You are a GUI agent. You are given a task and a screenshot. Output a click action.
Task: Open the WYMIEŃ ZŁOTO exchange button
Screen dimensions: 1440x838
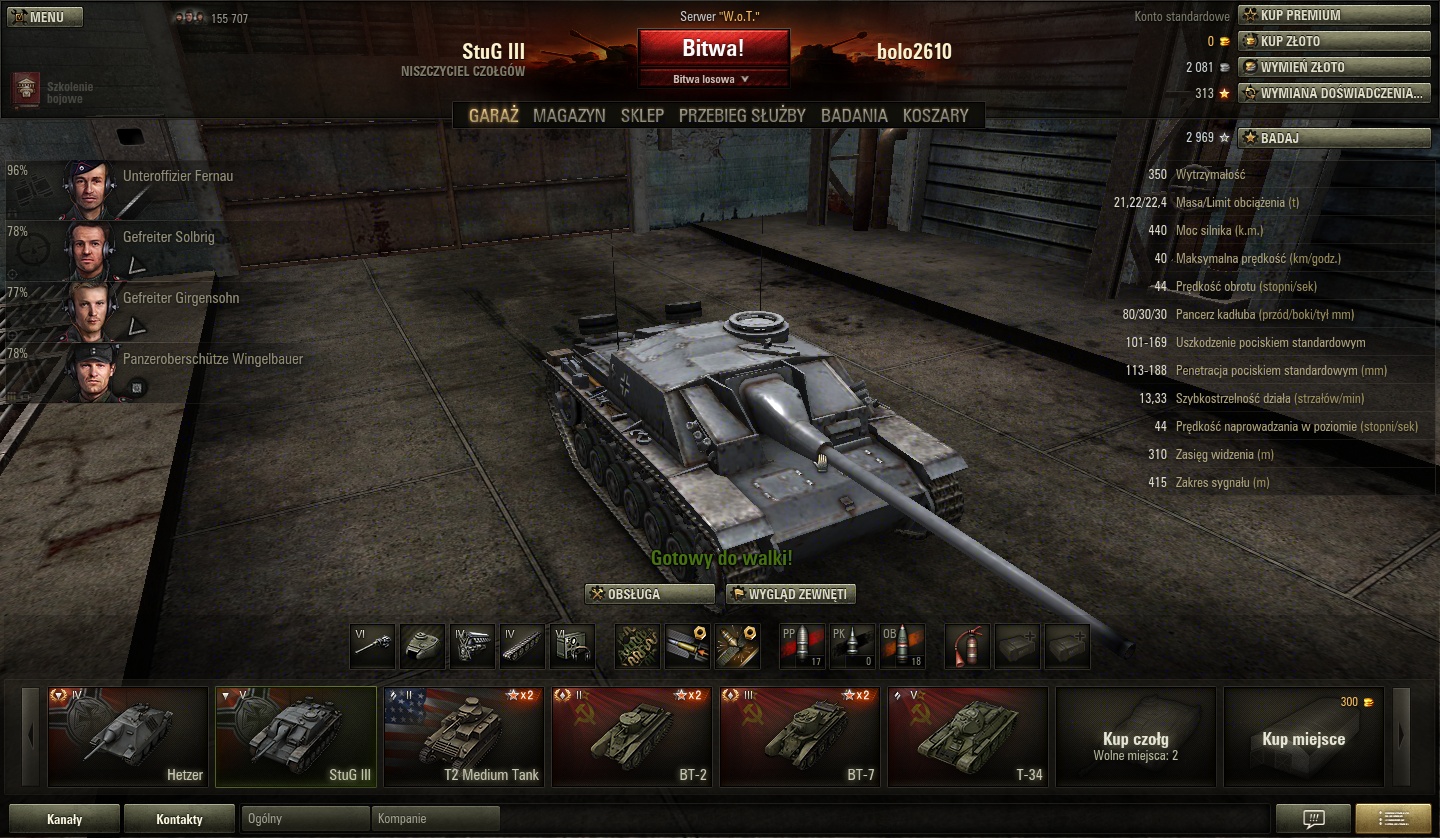[1334, 67]
